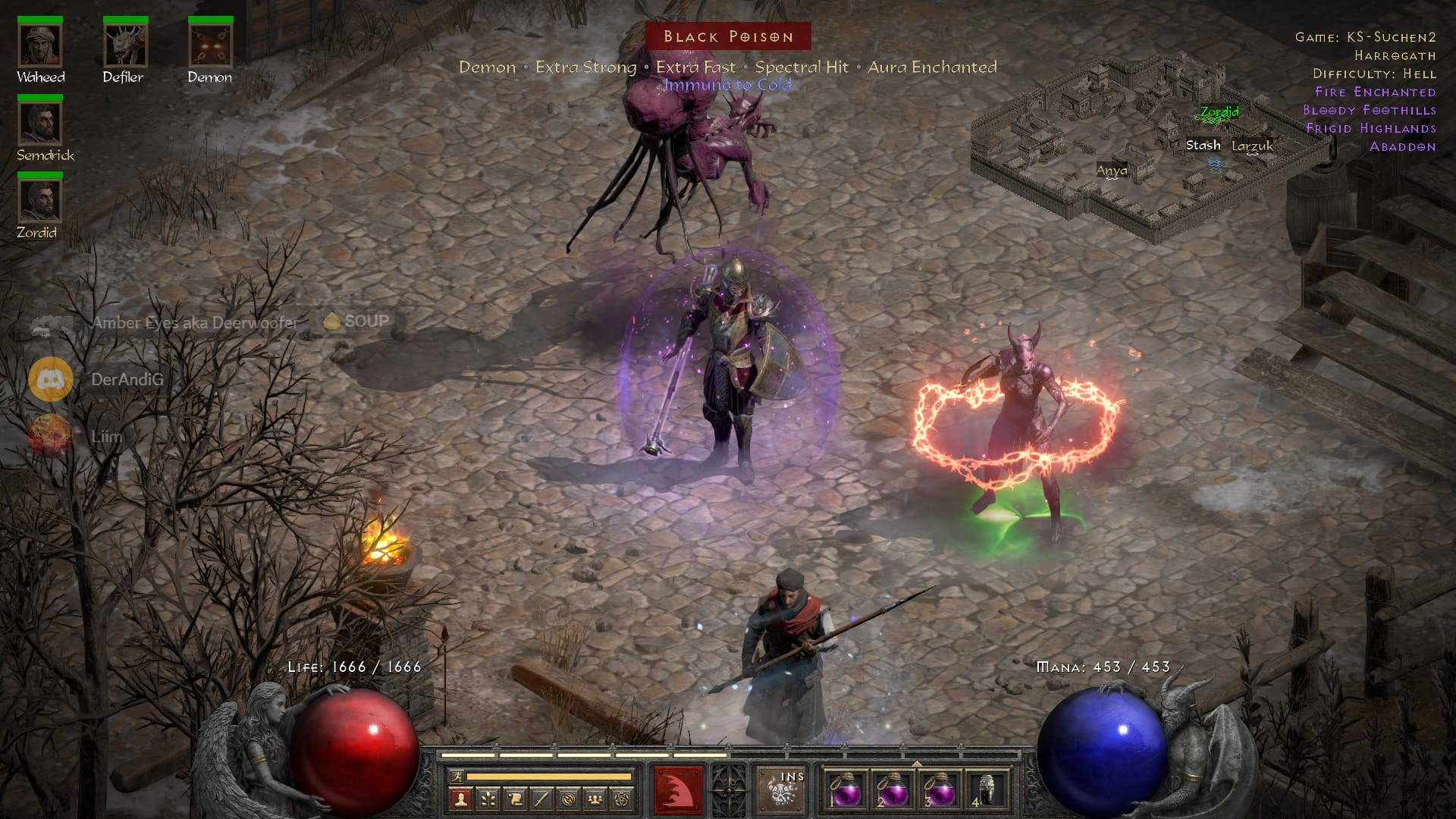Open inventory with the sword button
Viewport: 1456px width, 819px height.
[541, 799]
